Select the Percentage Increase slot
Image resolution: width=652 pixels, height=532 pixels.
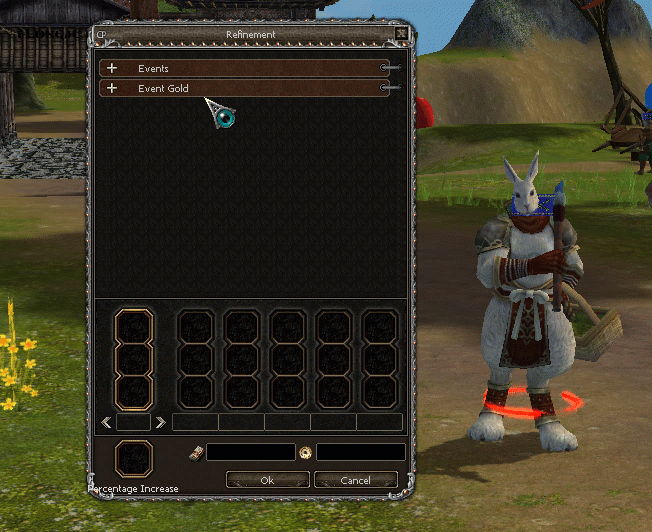[x=133, y=459]
